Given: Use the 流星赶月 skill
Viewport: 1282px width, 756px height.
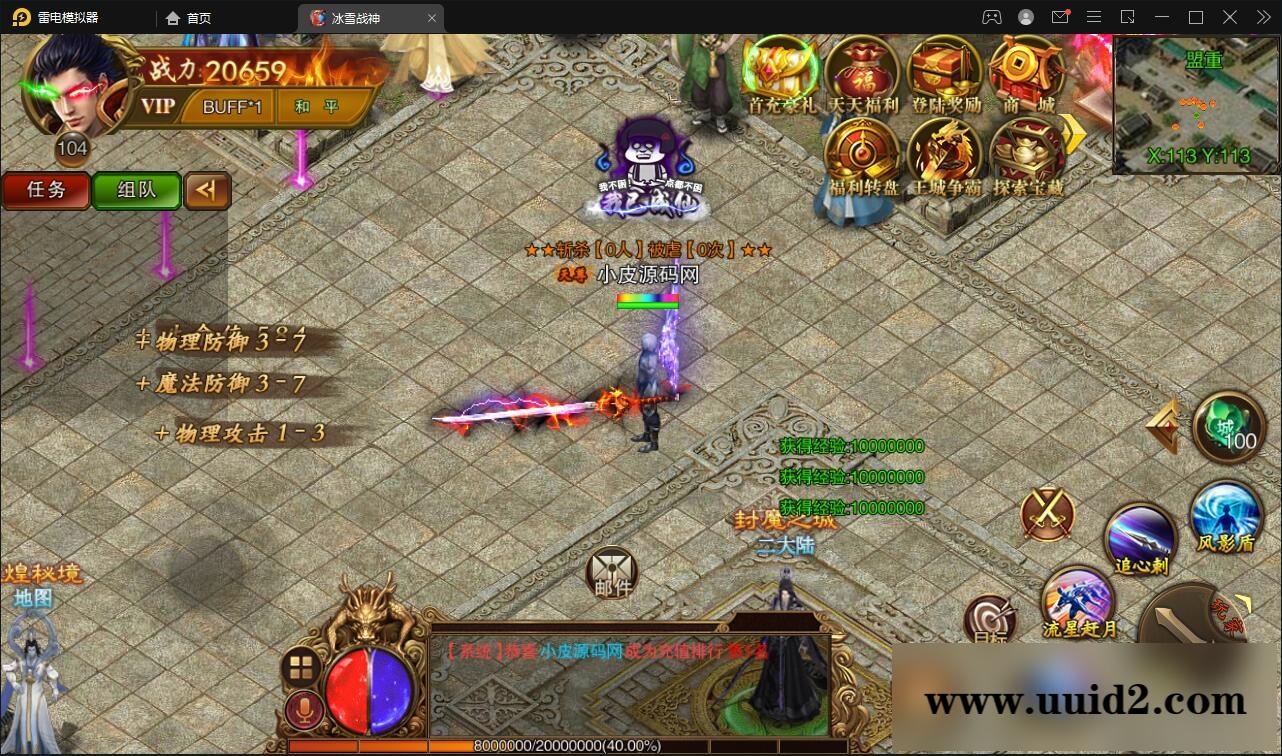Looking at the screenshot, I should [1080, 605].
